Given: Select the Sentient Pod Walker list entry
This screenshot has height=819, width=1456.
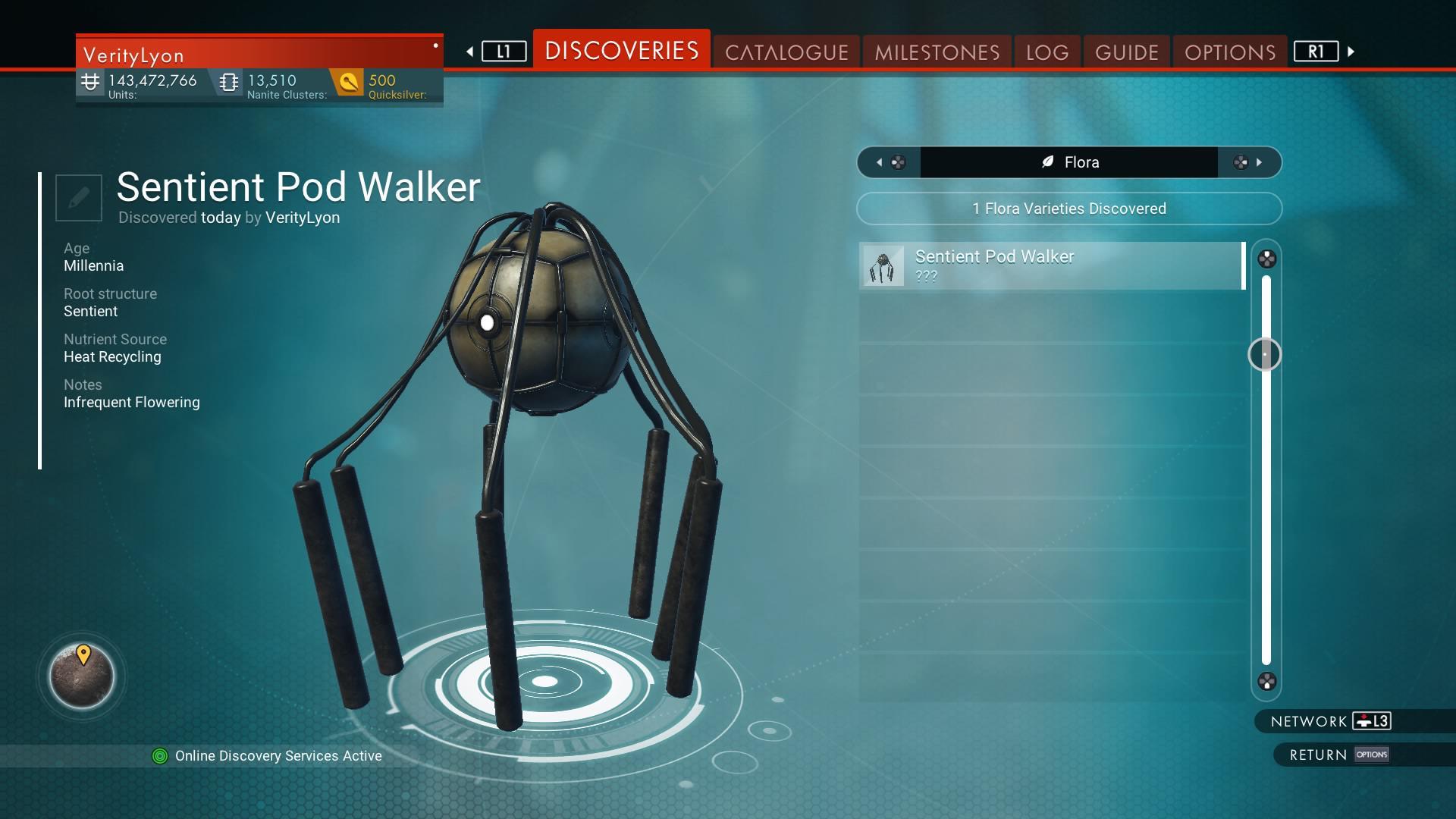Looking at the screenshot, I should pyautogui.click(x=1052, y=266).
